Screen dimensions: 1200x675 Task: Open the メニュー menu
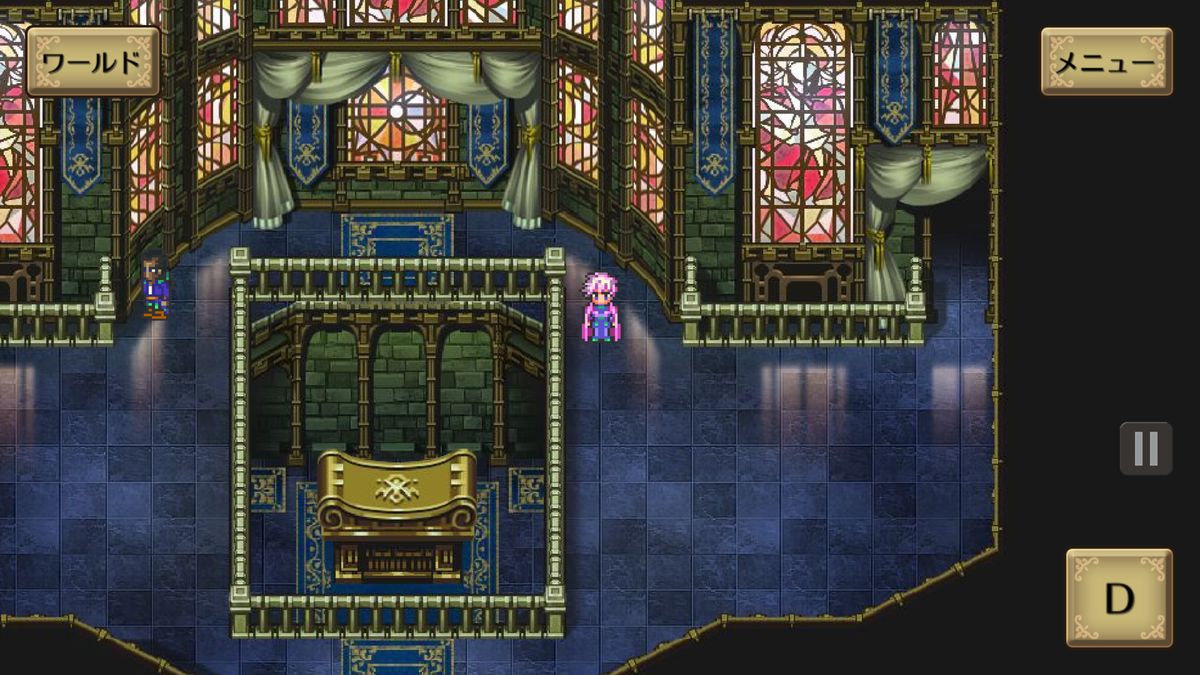click(x=1106, y=62)
